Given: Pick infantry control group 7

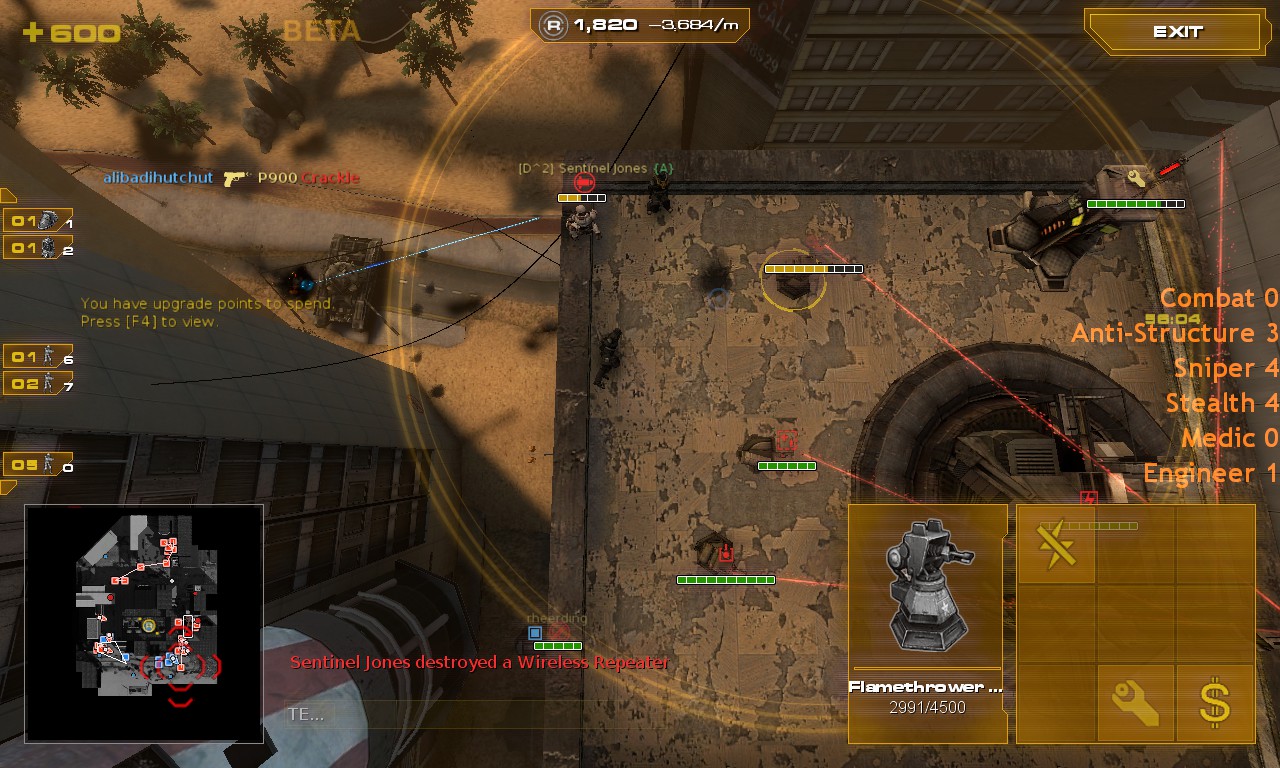Looking at the screenshot, I should point(38,383).
